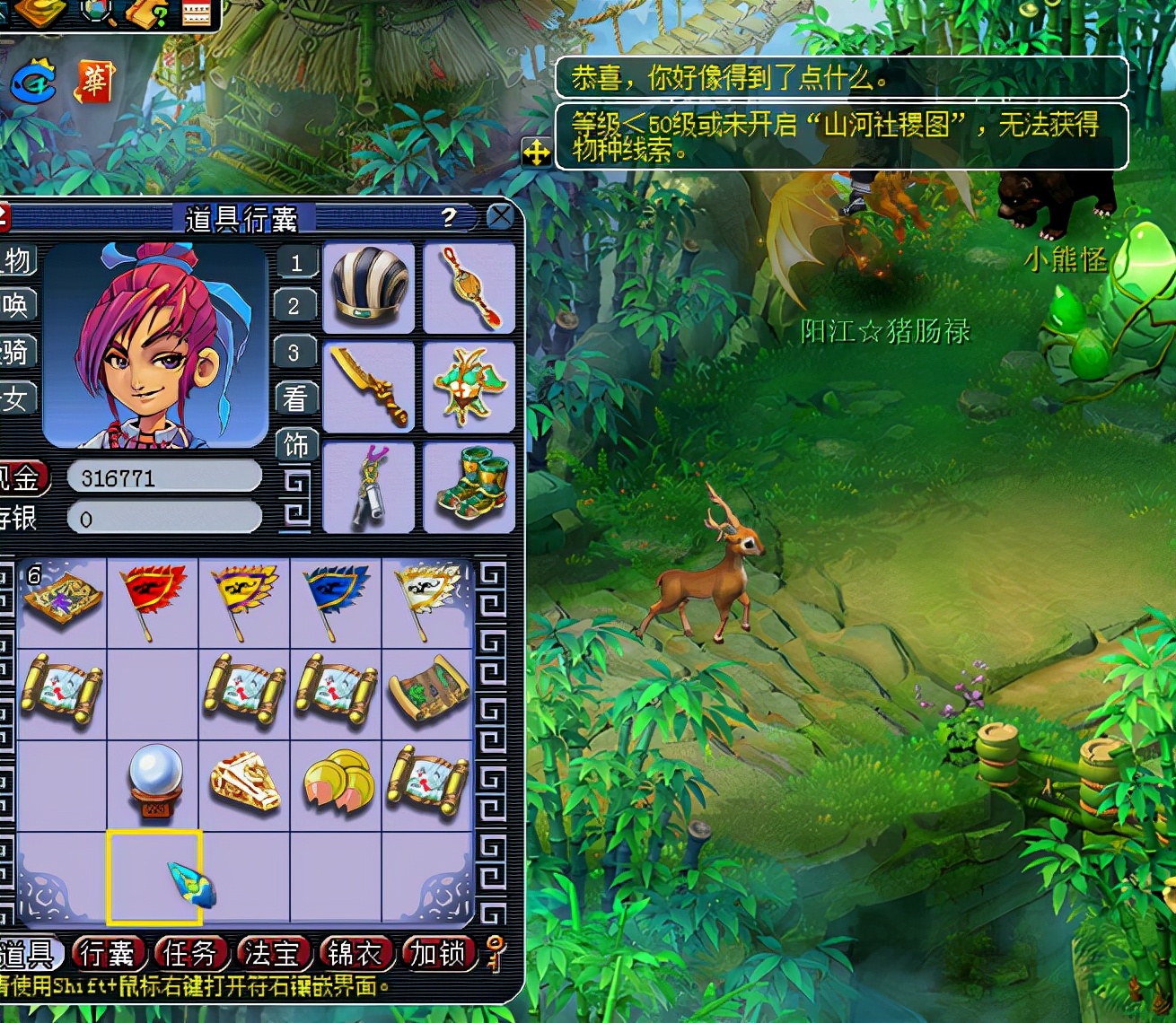1176x1023 pixels.
Task: Open the inventory help question mark
Action: pyautogui.click(x=449, y=217)
